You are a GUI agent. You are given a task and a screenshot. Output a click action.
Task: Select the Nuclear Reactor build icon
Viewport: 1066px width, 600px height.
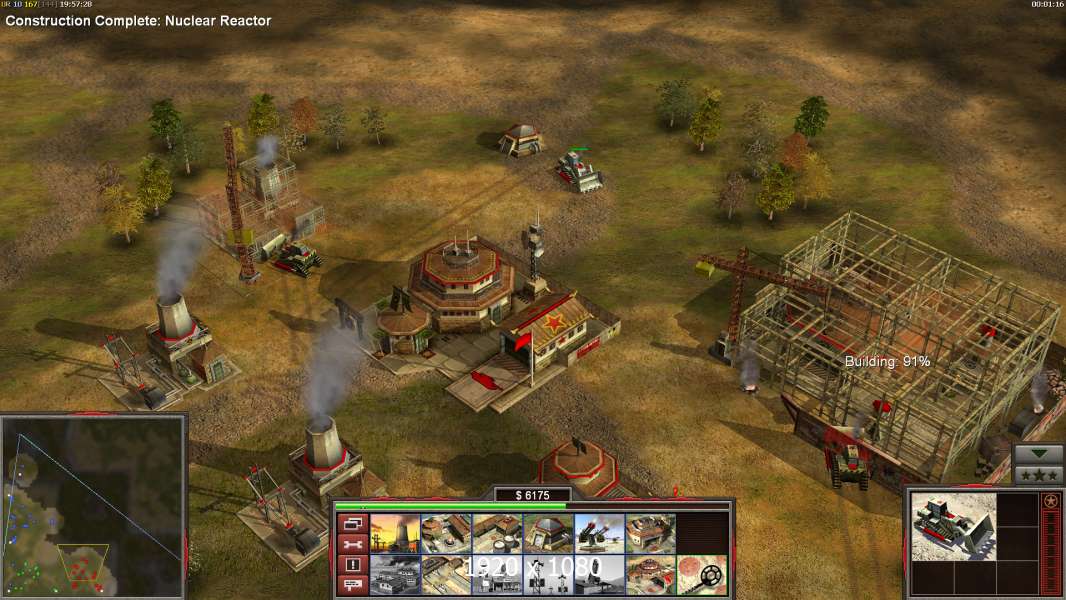tap(395, 534)
